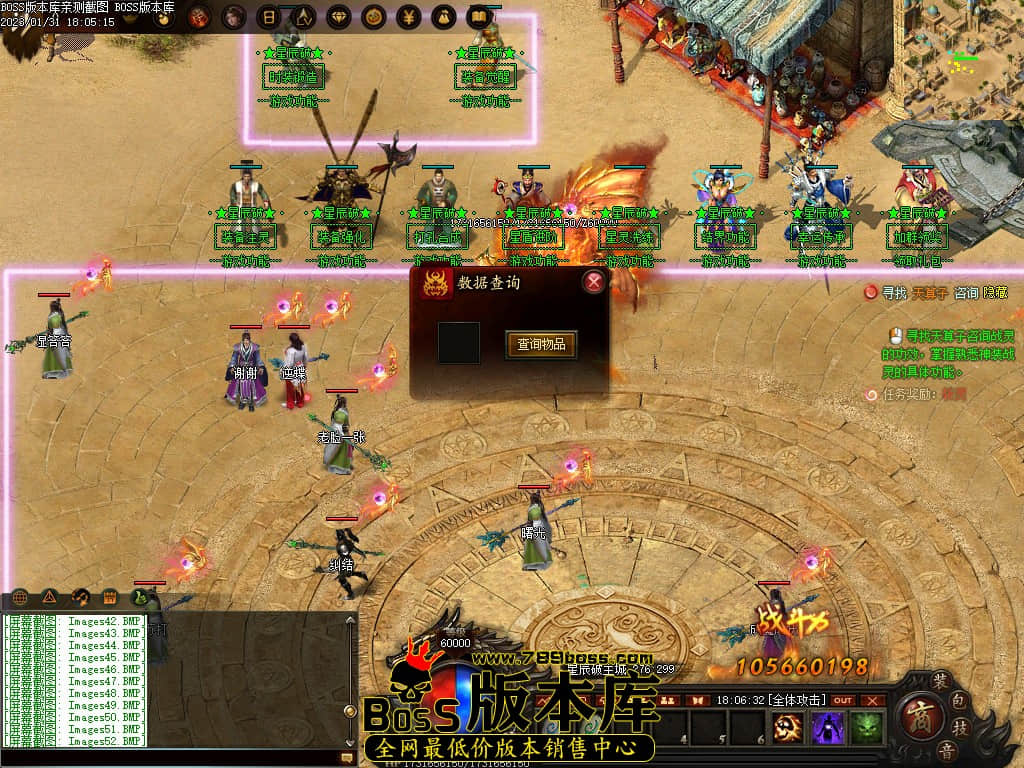Open the book icon in top bar
Image resolution: width=1024 pixels, height=768 pixels.
[479, 16]
